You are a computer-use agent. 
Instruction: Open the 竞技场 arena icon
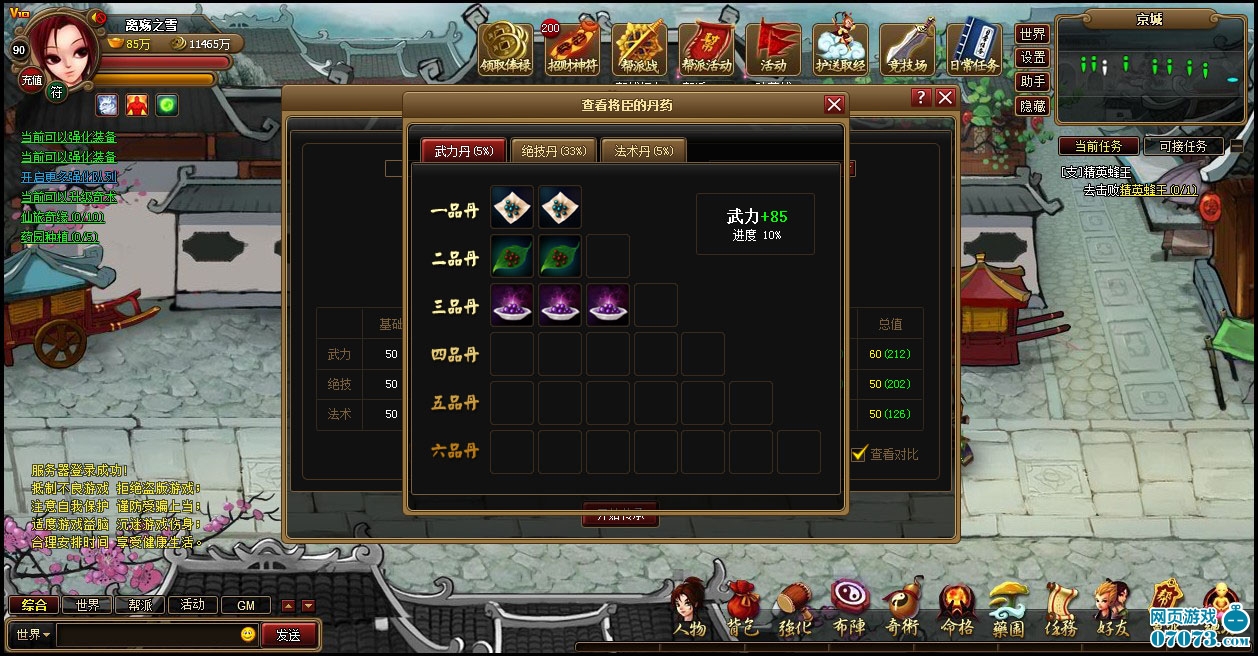pos(907,49)
